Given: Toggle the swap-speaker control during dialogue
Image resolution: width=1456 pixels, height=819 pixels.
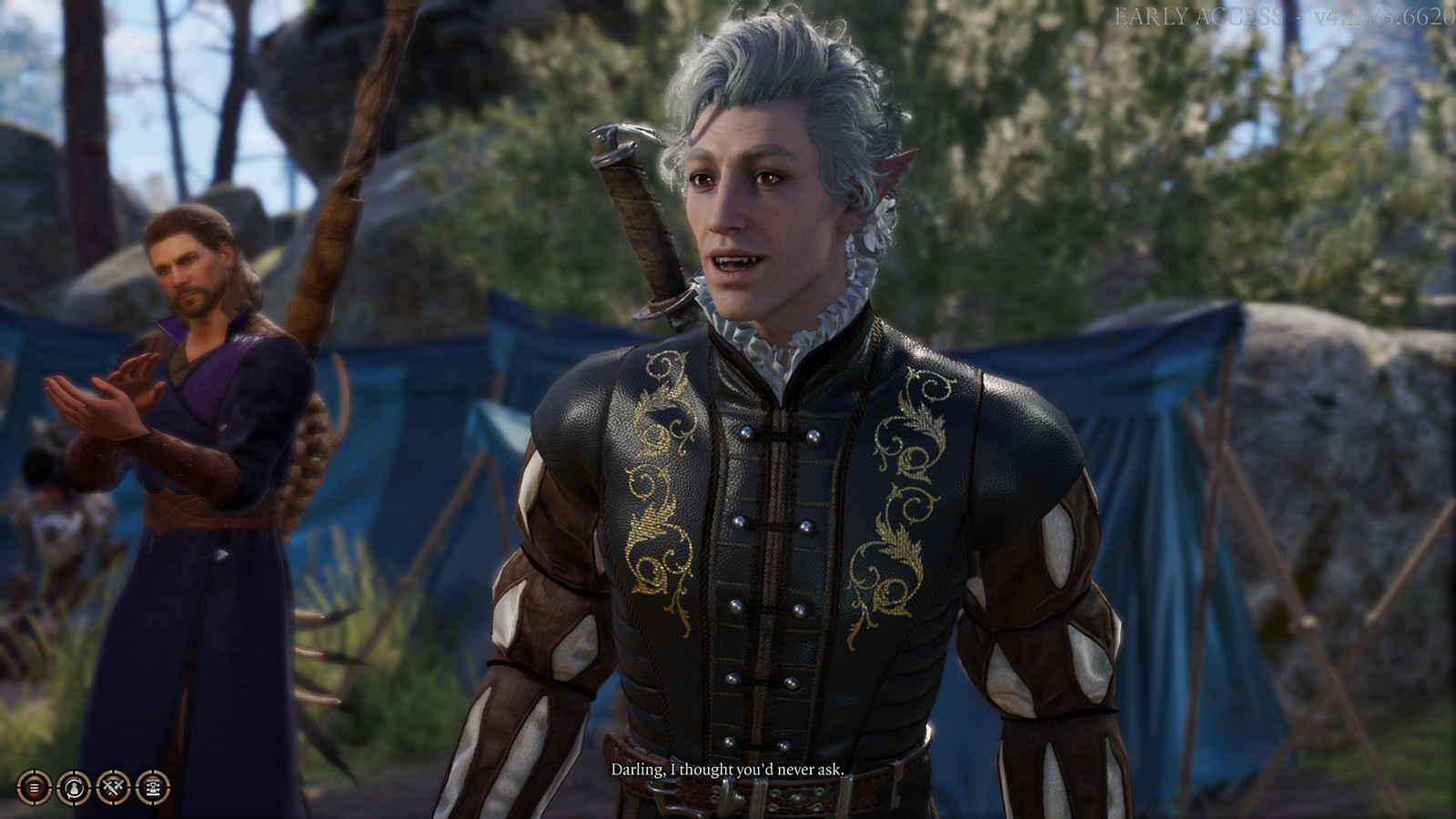Looking at the screenshot, I should tap(72, 787).
